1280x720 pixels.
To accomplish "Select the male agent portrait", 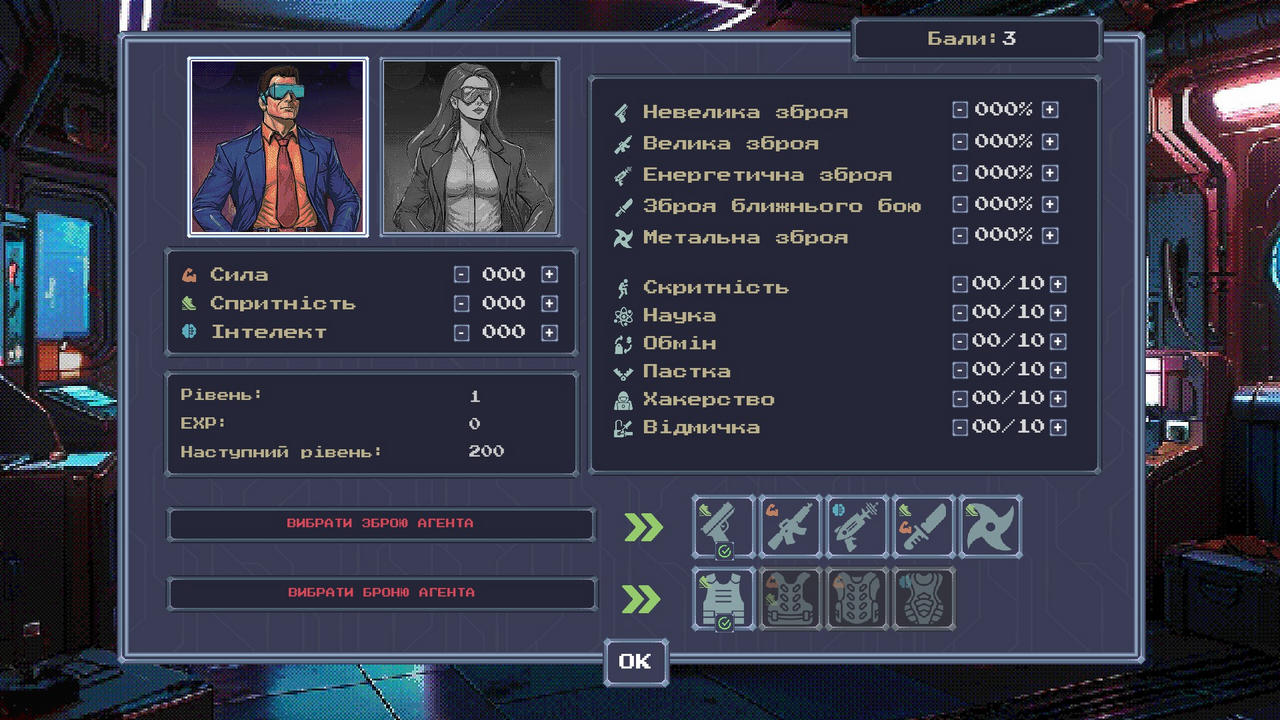I will coord(278,146).
